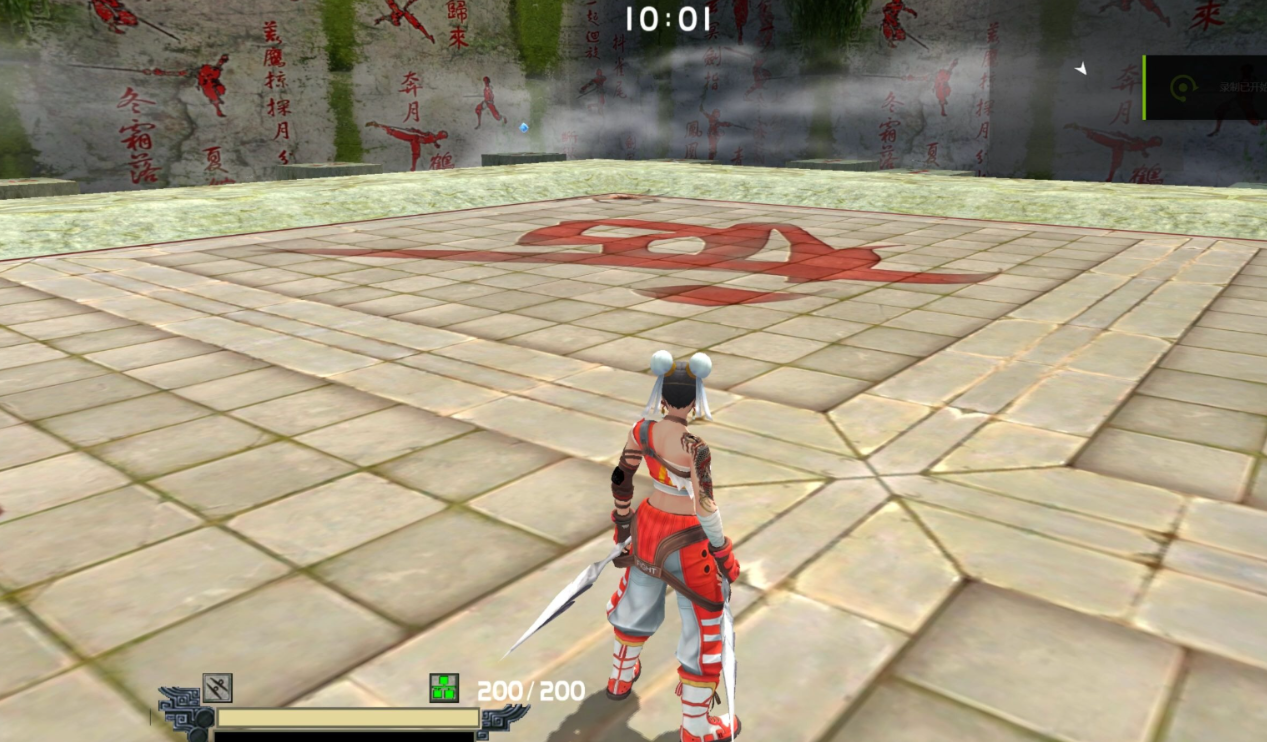This screenshot has width=1267, height=742.
Task: Click the green network blocks icon
Action: coord(444,688)
